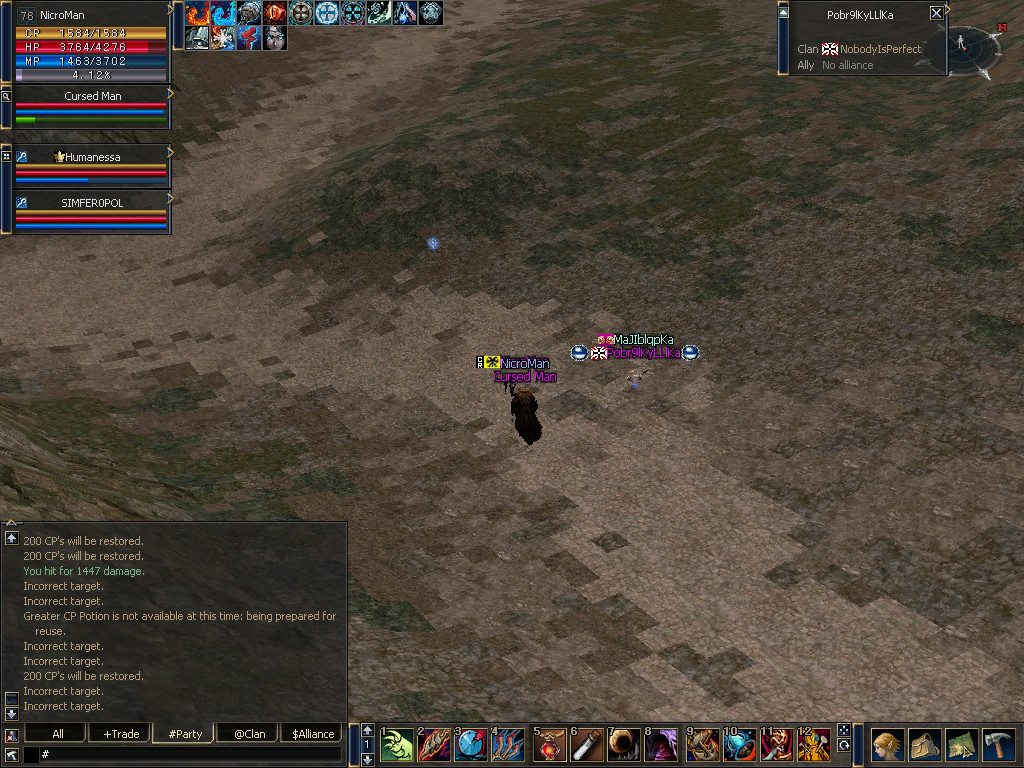Open the hammer system menu icon
This screenshot has width=1024, height=768.
998,745
